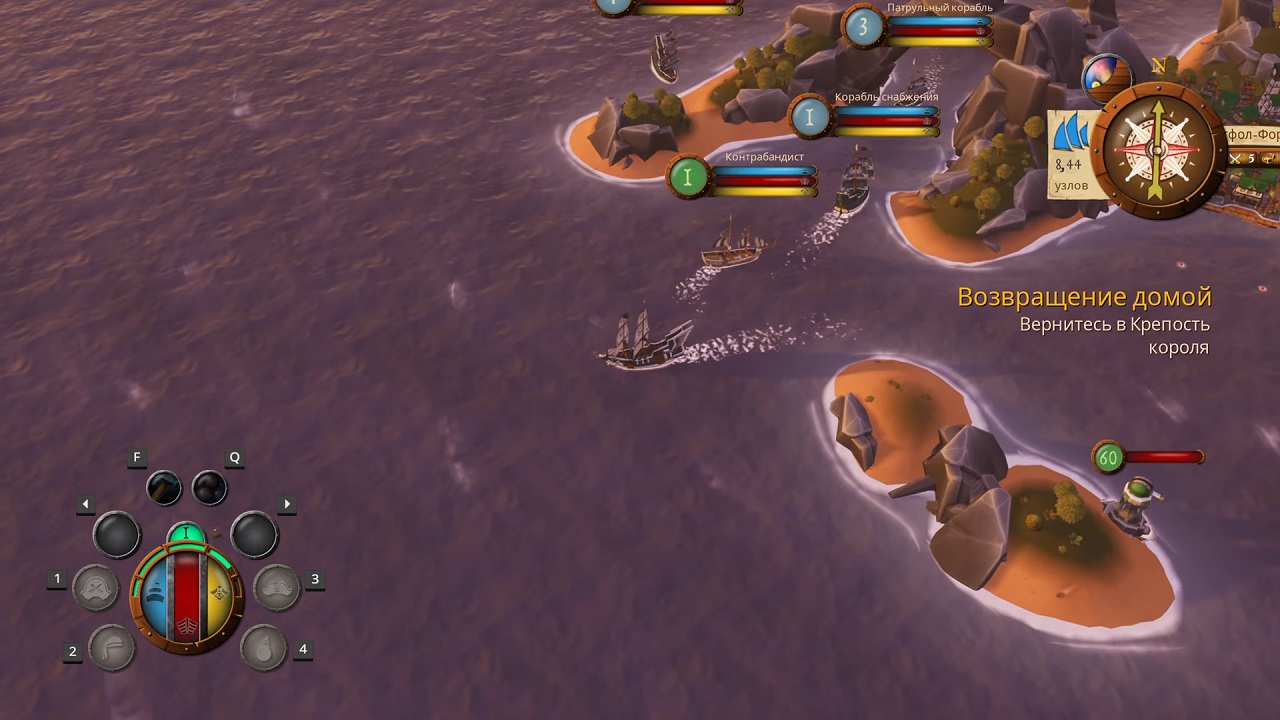Toggle the left empty ability slot
The width and height of the screenshot is (1280, 720).
[x=115, y=535]
